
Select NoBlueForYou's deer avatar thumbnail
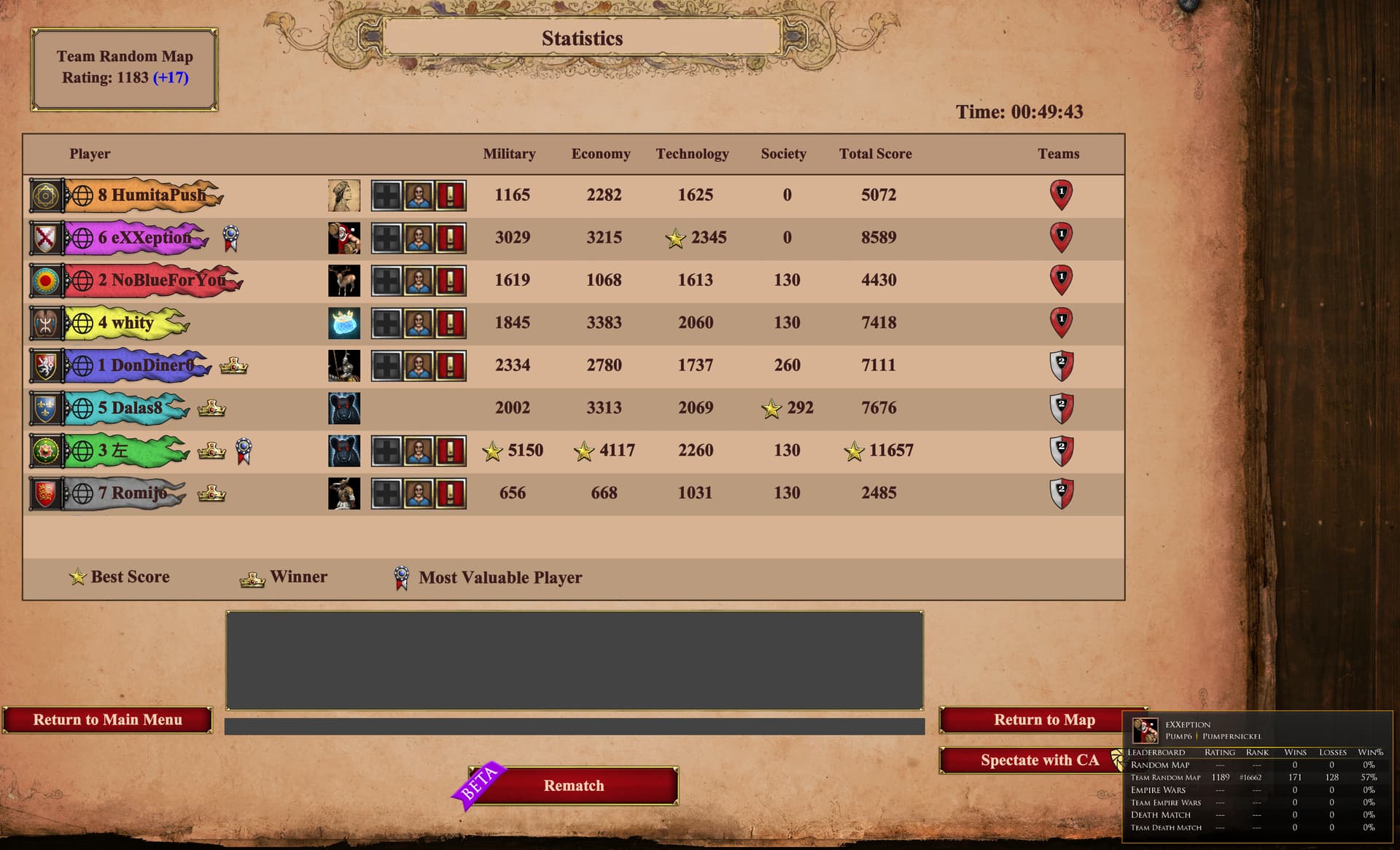tap(344, 281)
